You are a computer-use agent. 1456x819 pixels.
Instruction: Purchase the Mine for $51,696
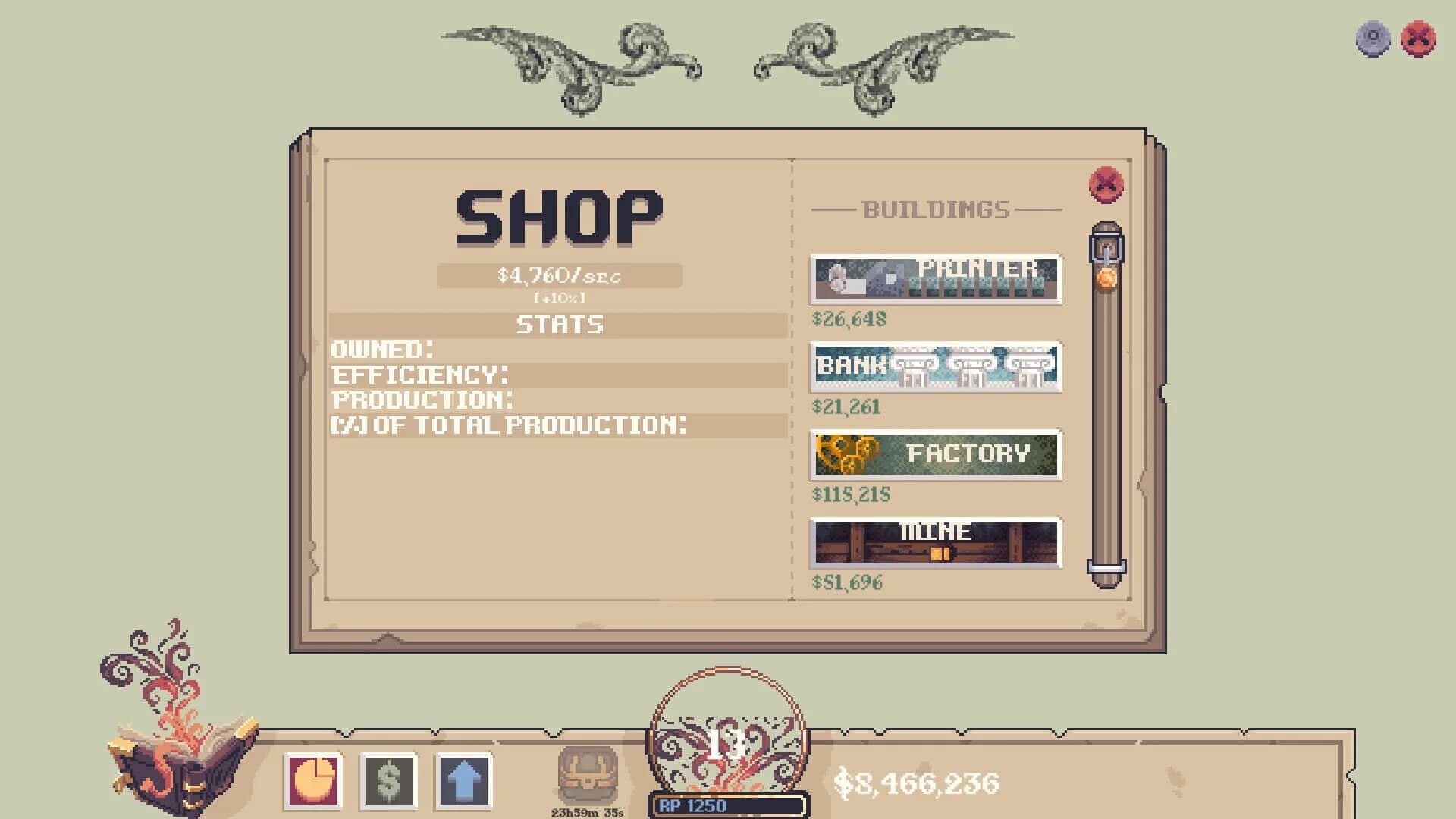[935, 542]
